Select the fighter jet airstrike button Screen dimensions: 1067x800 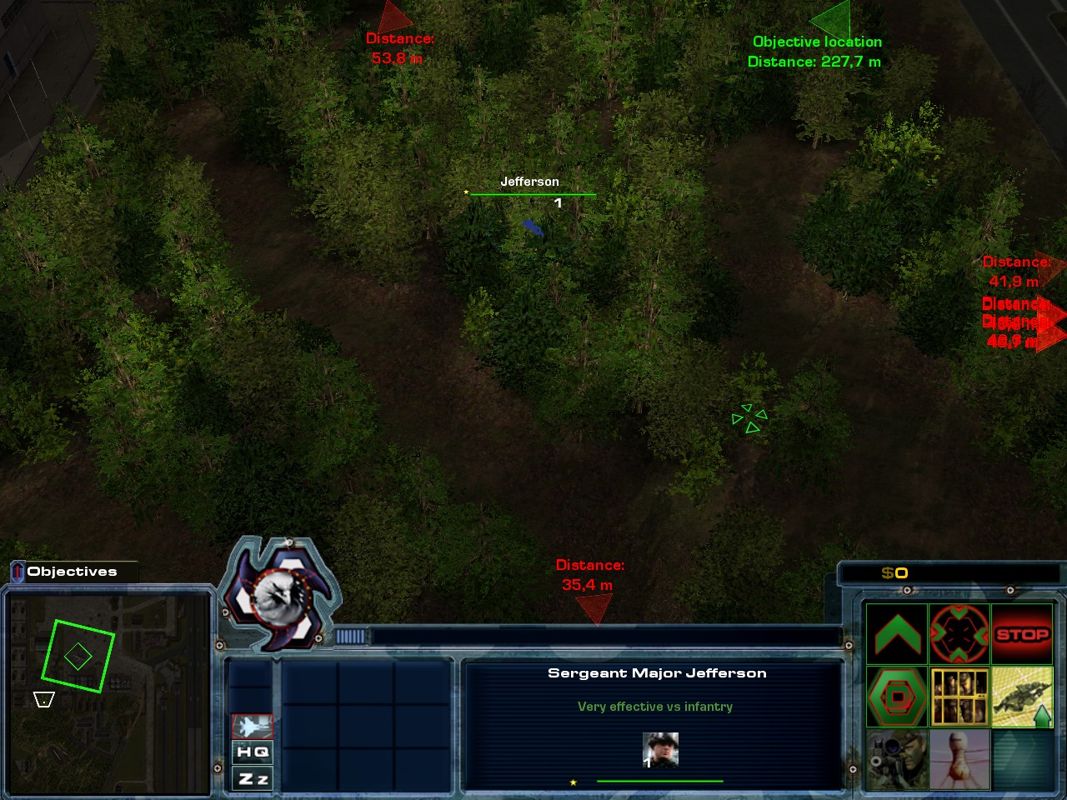click(x=252, y=726)
